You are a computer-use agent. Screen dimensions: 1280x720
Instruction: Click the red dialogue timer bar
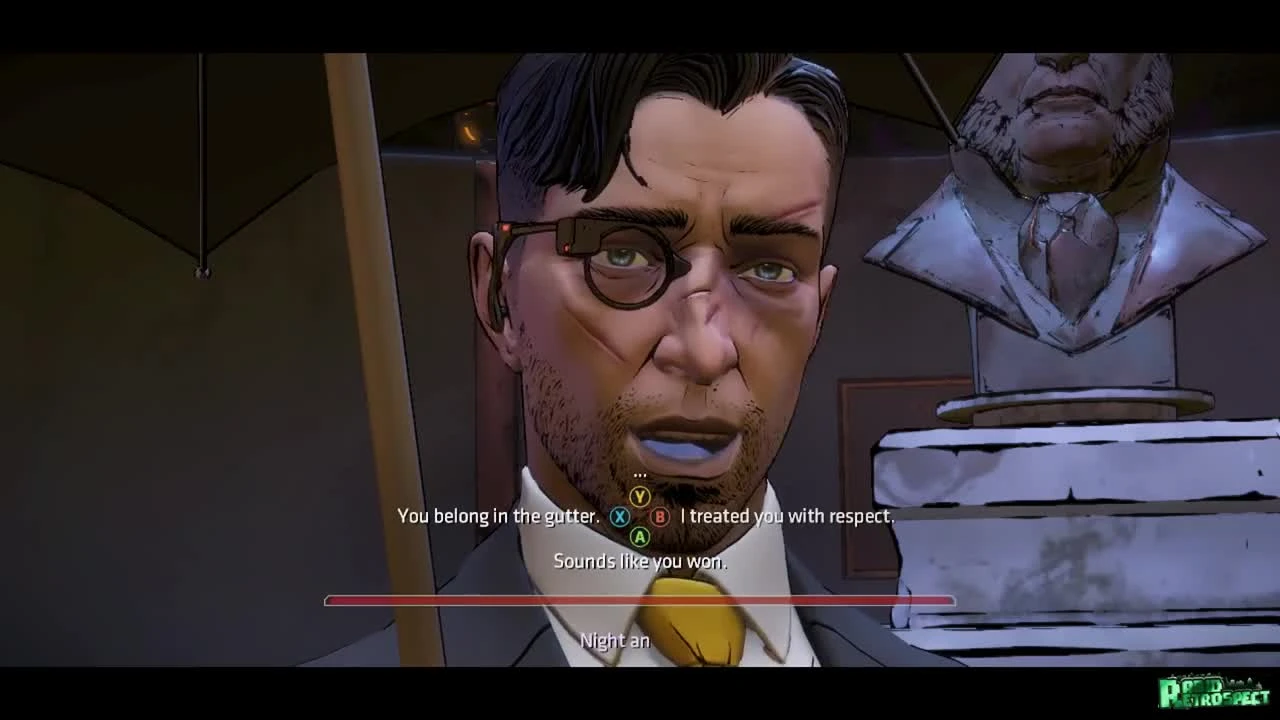(640, 600)
